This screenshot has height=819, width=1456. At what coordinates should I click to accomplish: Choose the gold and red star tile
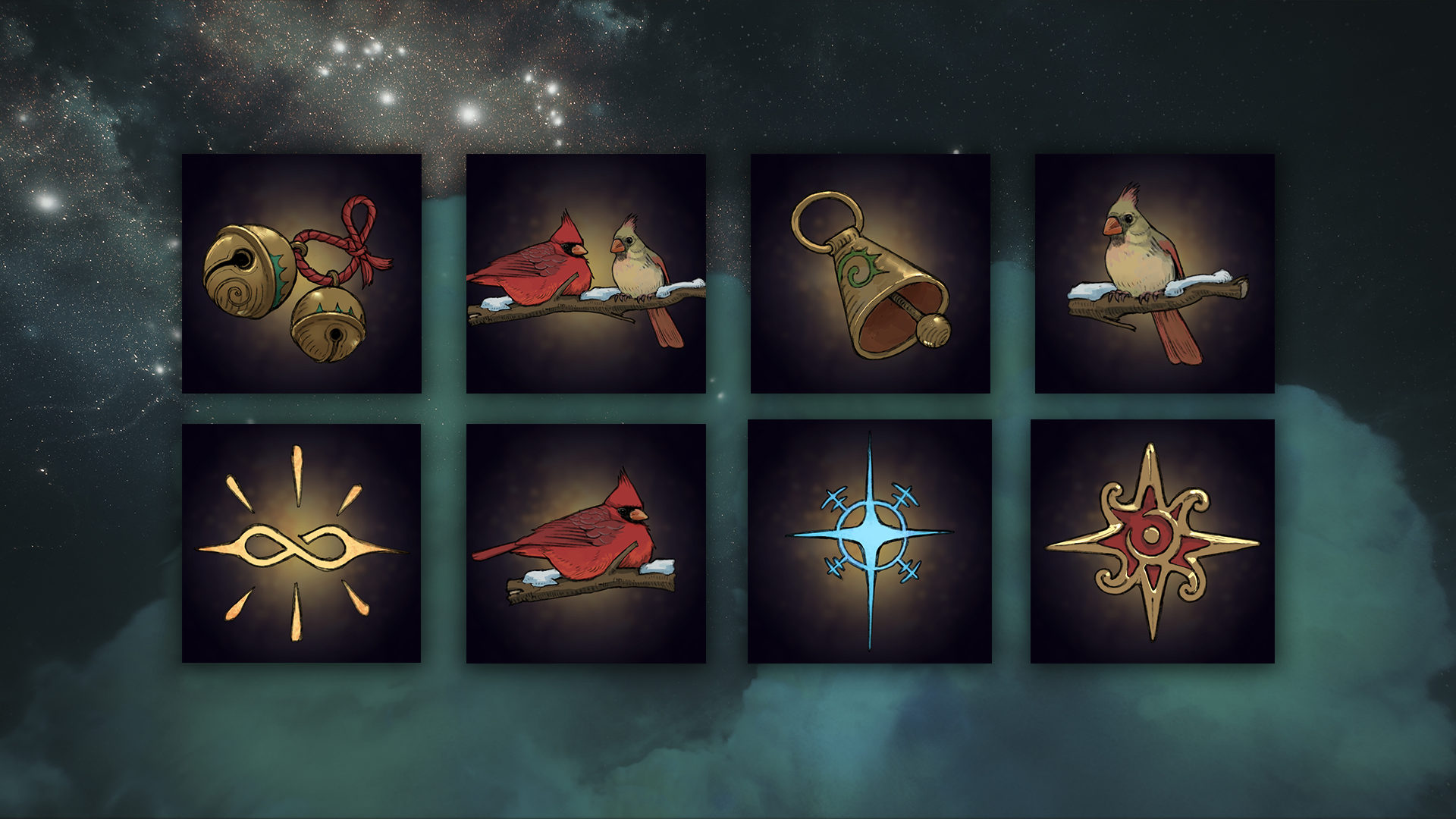[x=1152, y=541]
